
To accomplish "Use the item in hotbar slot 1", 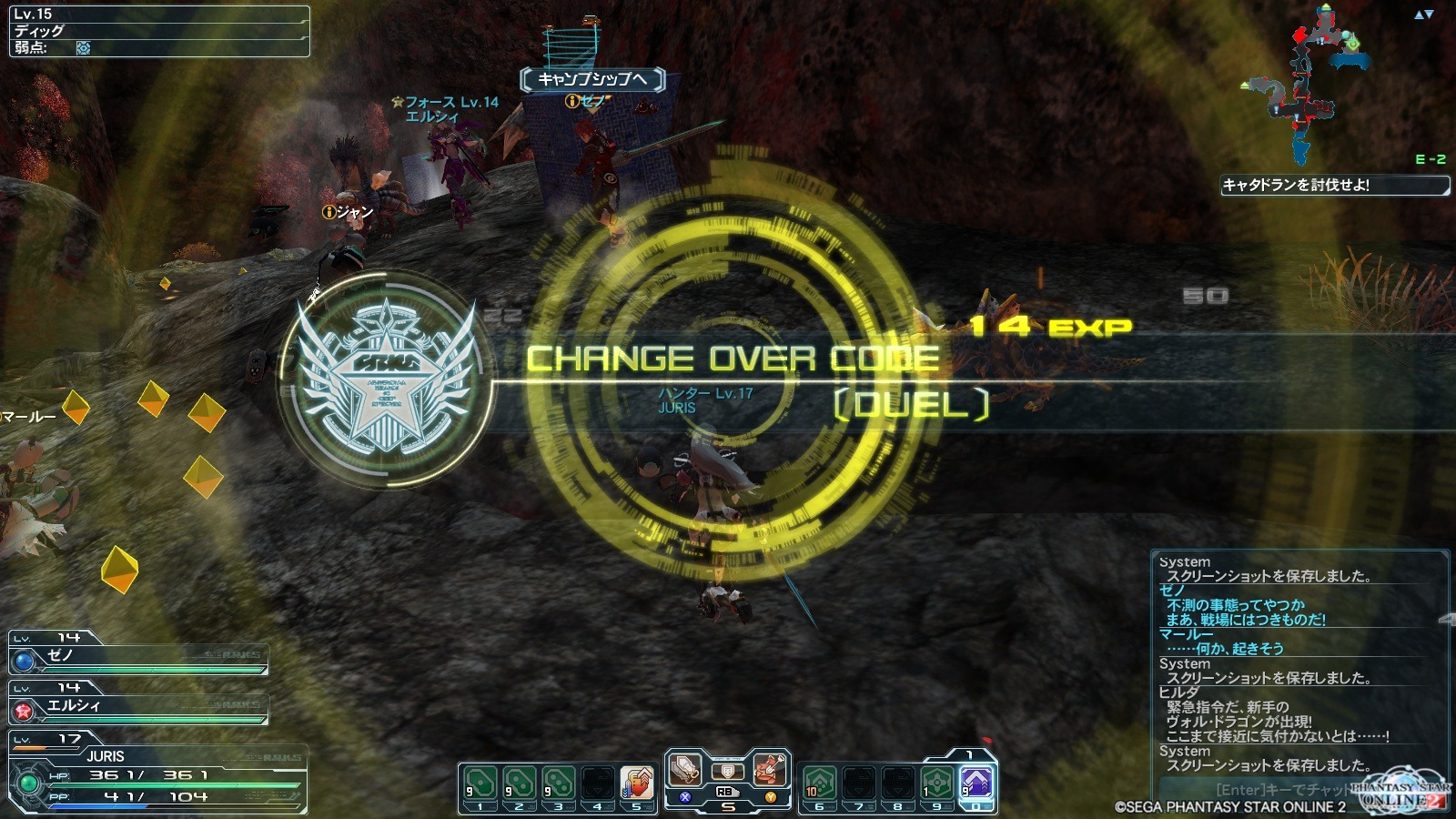I will pyautogui.click(x=480, y=784).
